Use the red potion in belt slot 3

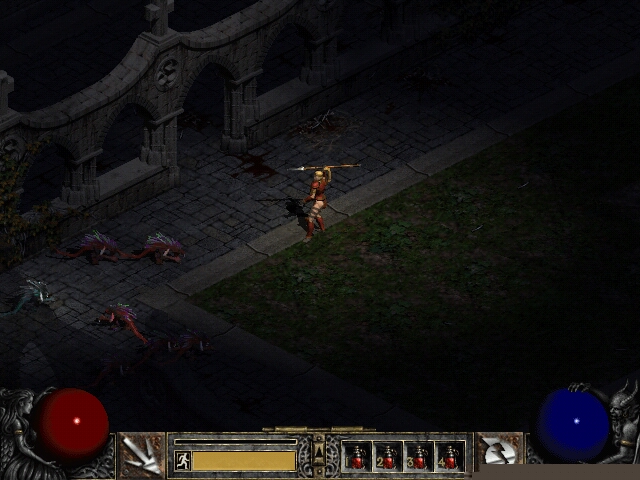419,457
